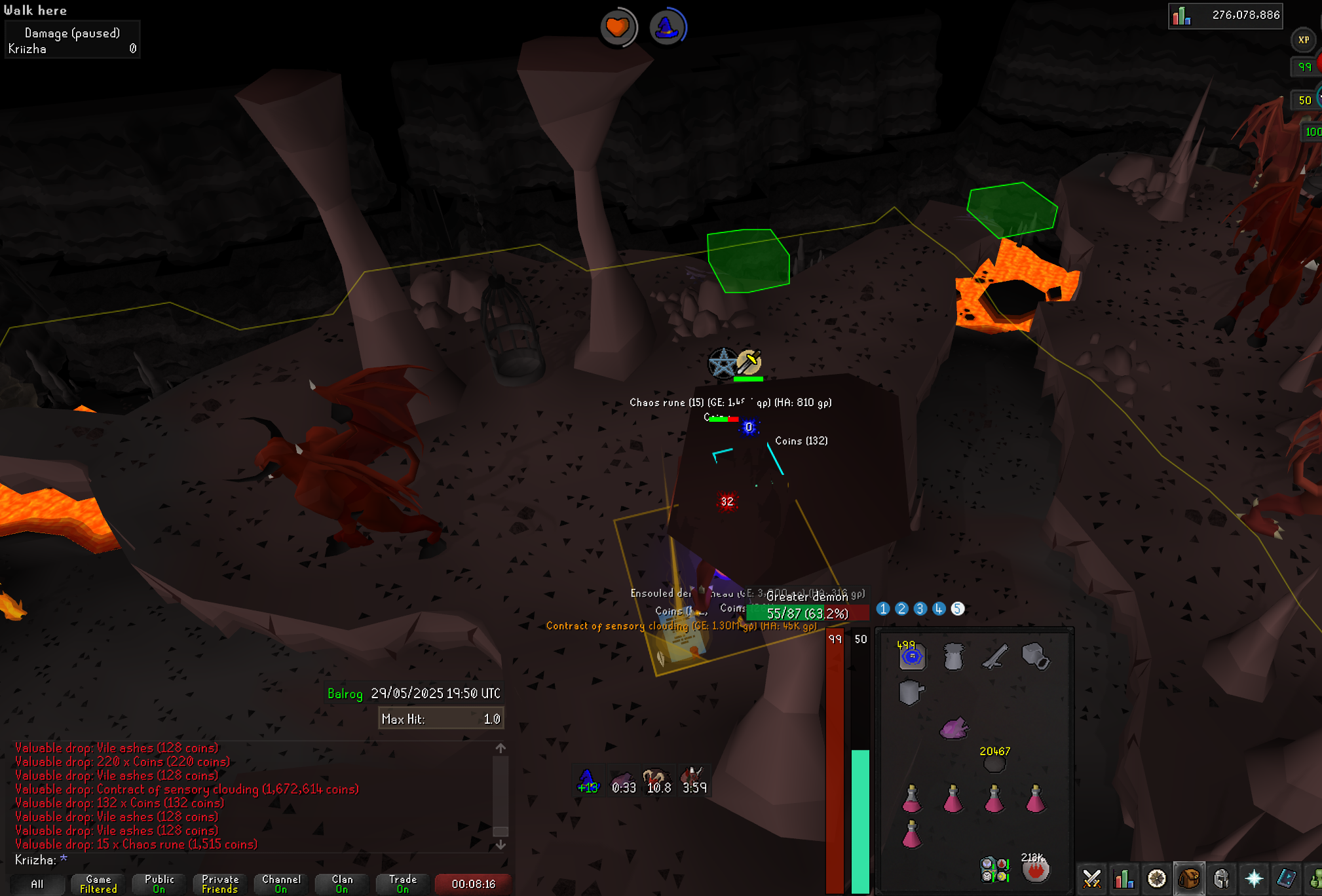Open the Worn Equipment helmet tab
This screenshot has width=1322, height=896.
pos(1221,878)
